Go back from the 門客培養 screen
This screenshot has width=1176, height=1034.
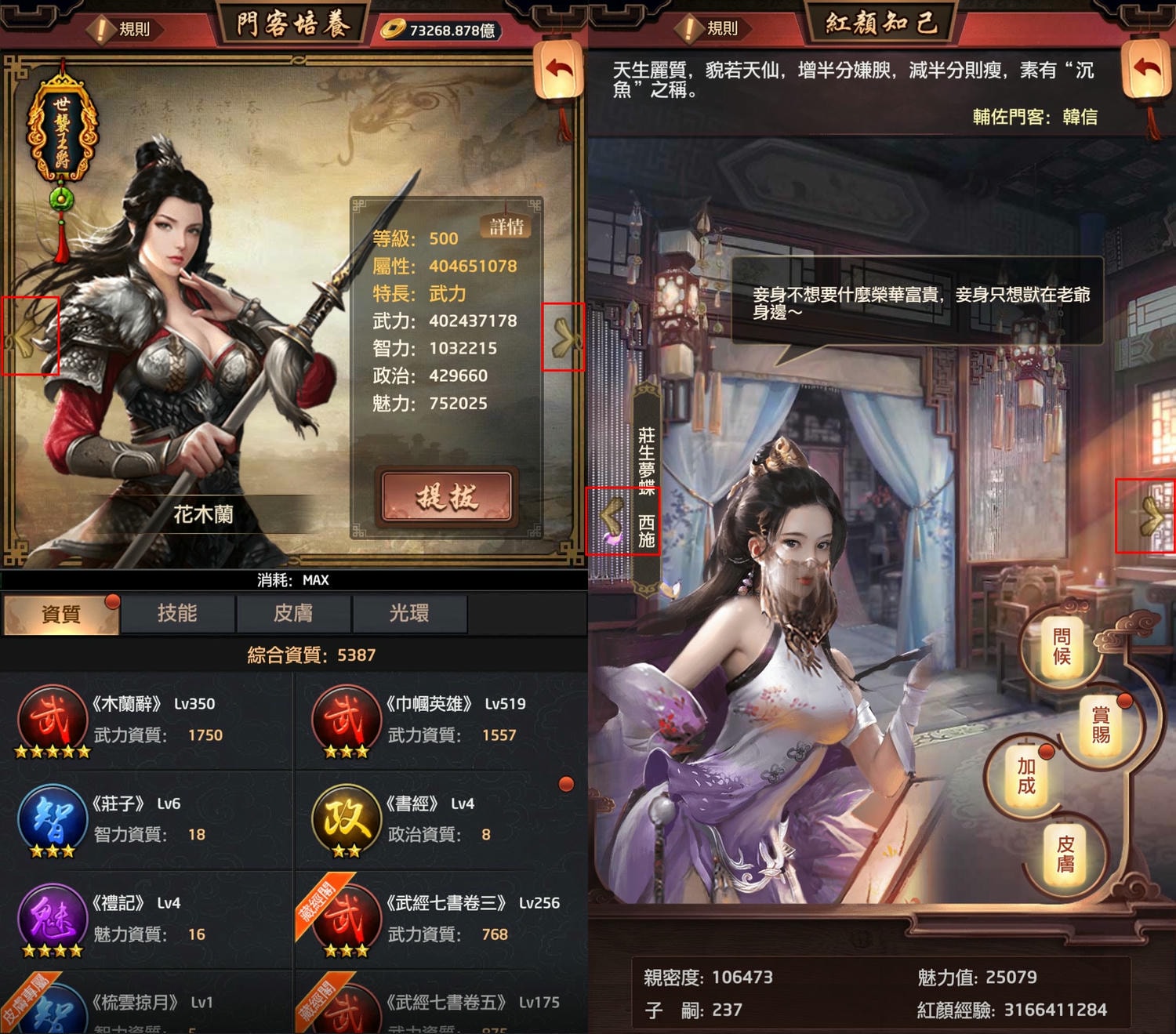click(559, 71)
